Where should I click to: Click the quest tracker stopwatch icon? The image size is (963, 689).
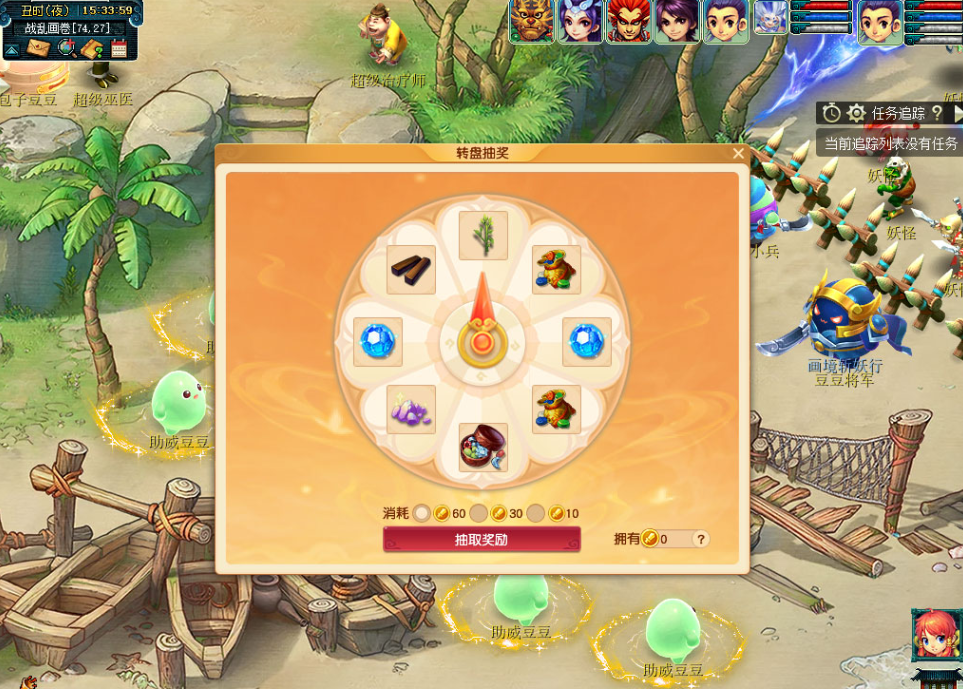(x=832, y=113)
